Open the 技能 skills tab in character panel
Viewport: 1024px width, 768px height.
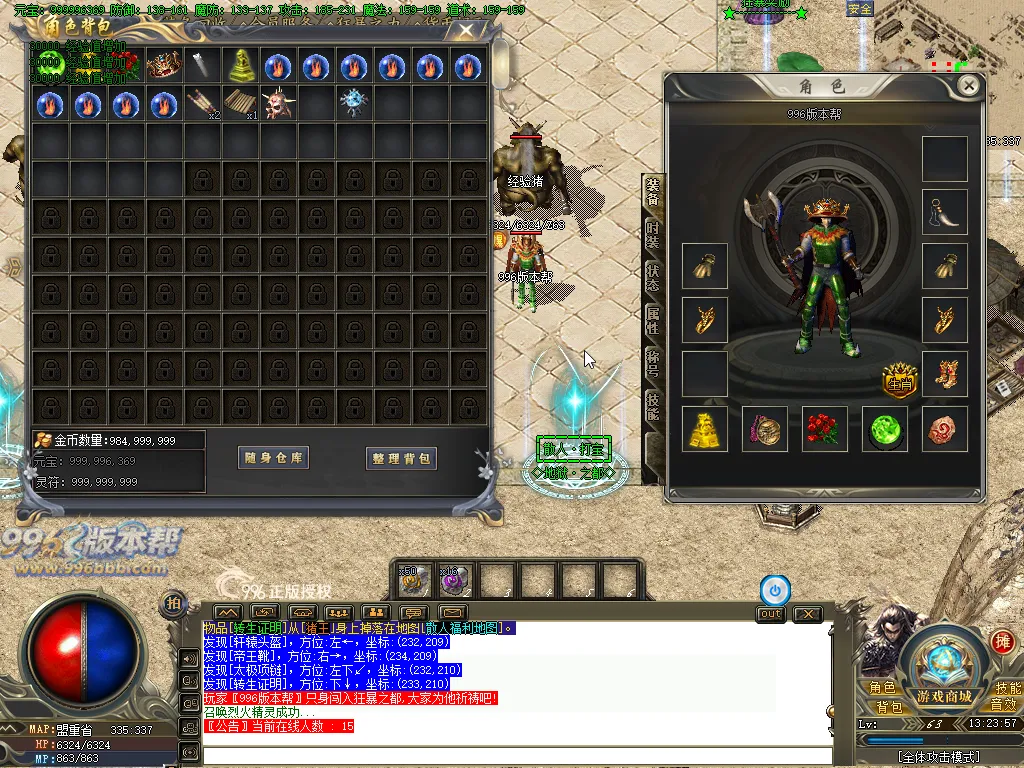click(x=652, y=404)
